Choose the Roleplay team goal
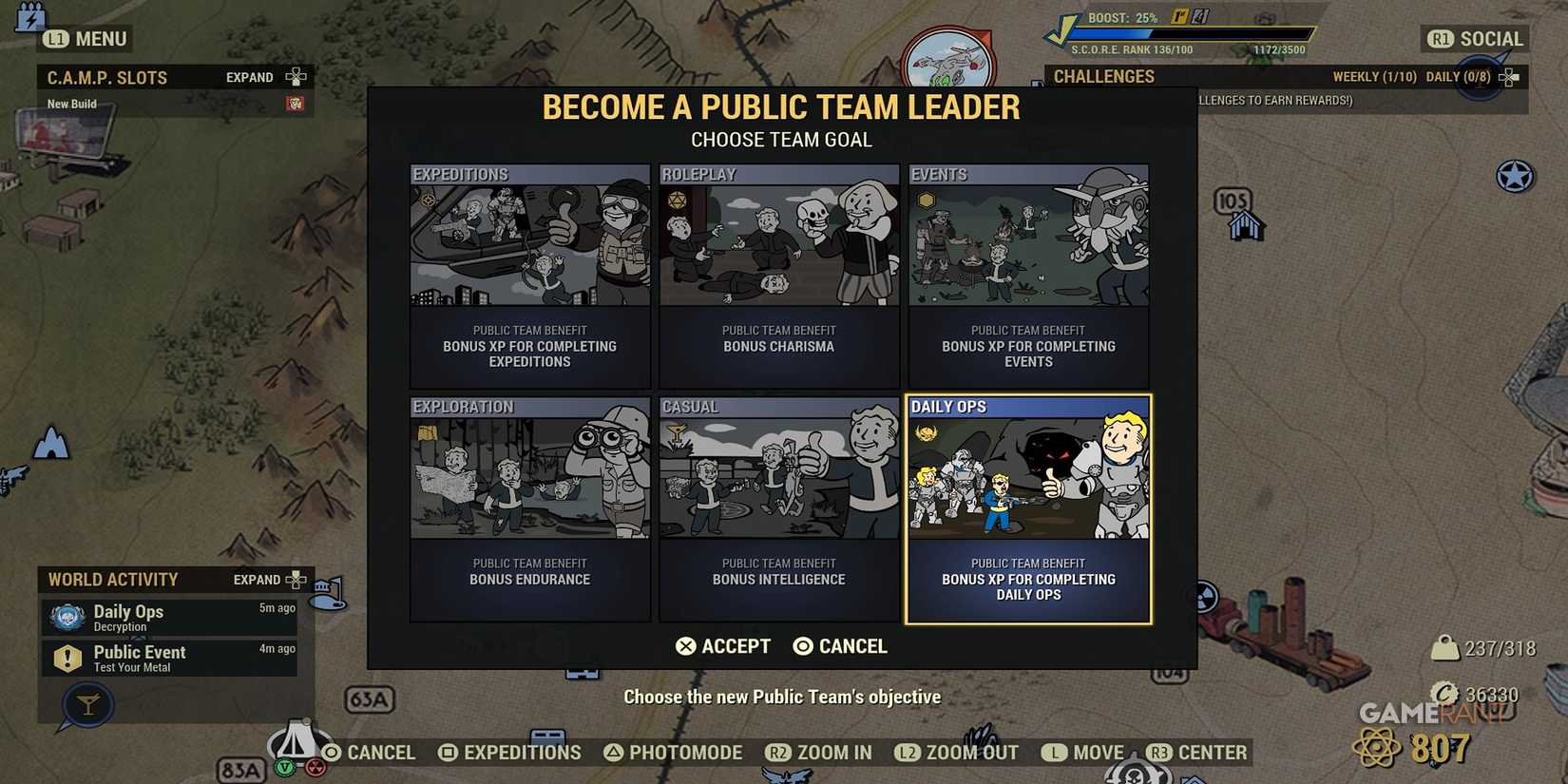 tap(778, 276)
